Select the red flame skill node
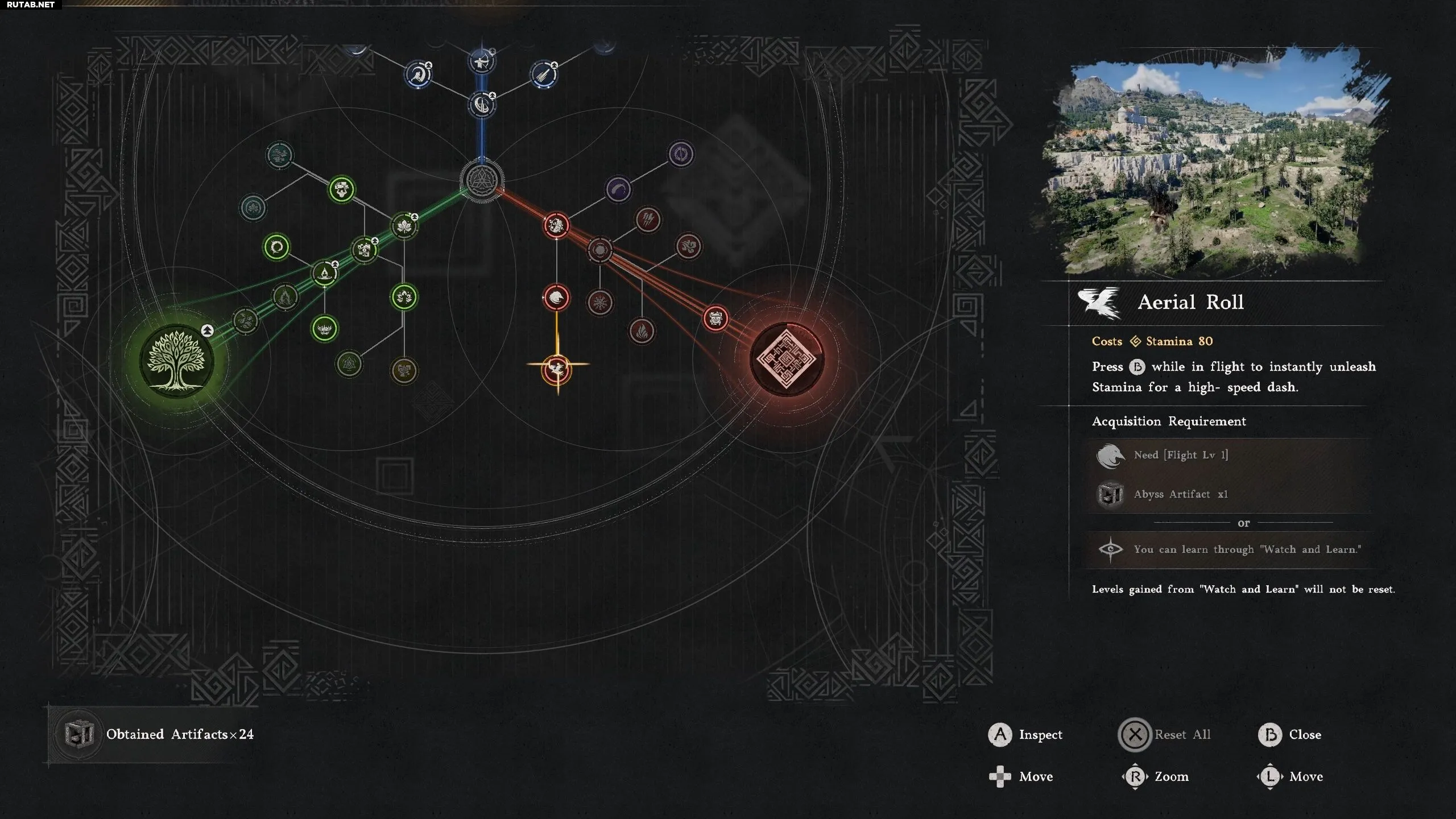Viewport: 1456px width, 819px height. (642, 330)
